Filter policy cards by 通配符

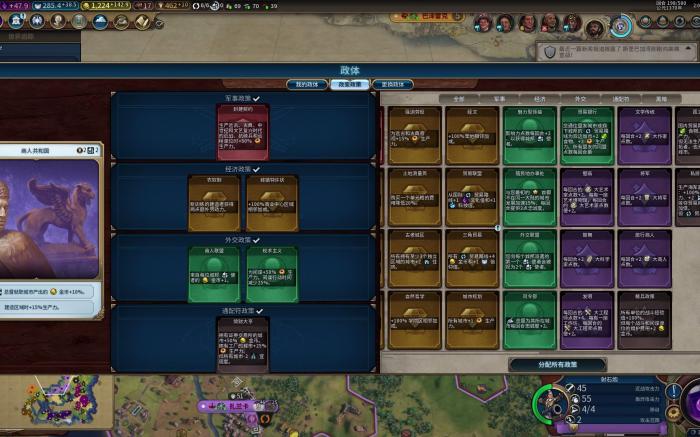click(x=621, y=99)
